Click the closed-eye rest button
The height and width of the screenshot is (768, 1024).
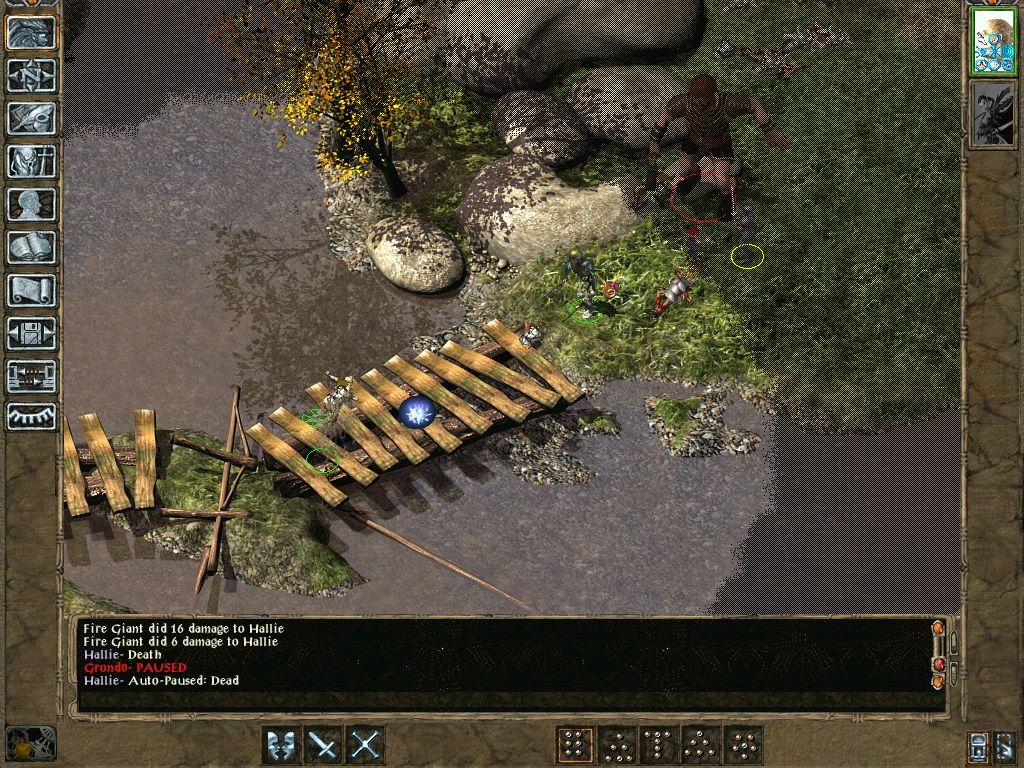tap(31, 417)
